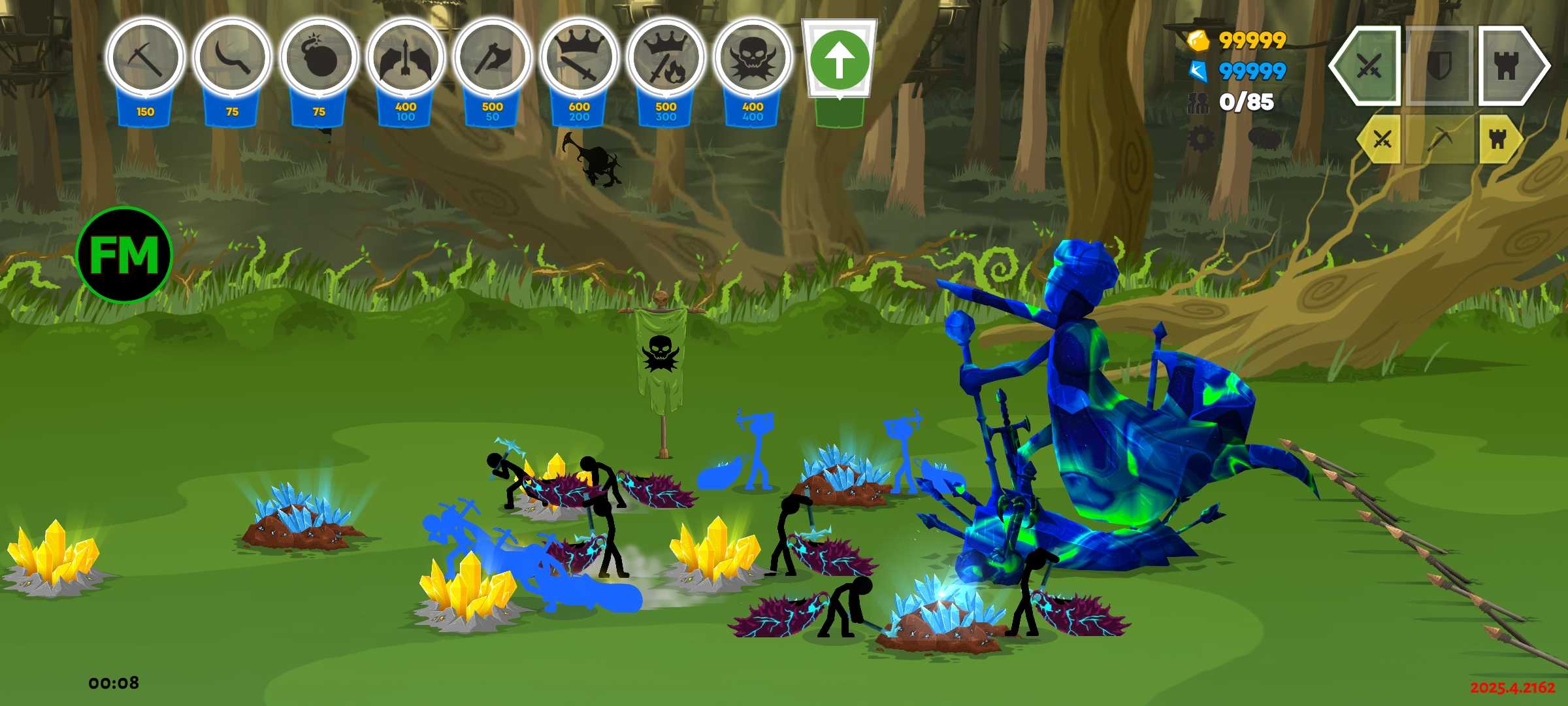
Task: Send miners to mine with yellow pickaxe
Action: coord(1439,139)
